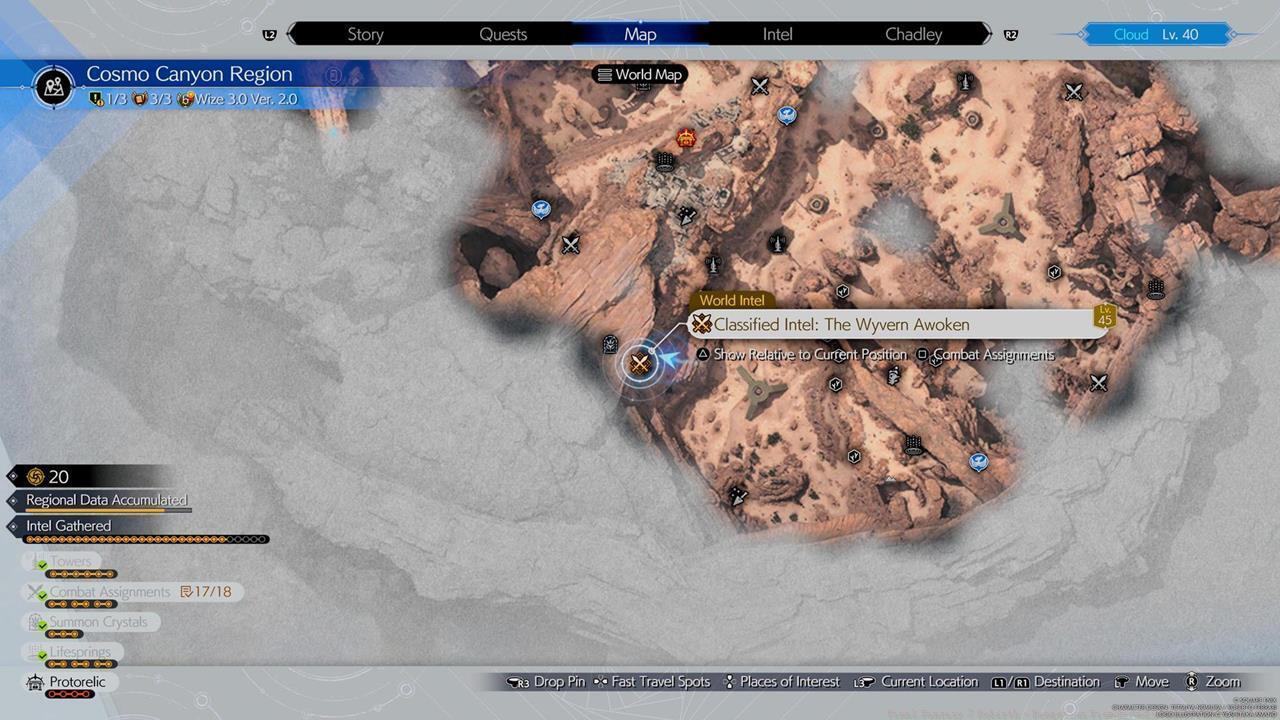Click a crossed-swords combat assignment icon on the eastern cliffs
This screenshot has width=1280, height=720.
click(x=1099, y=382)
